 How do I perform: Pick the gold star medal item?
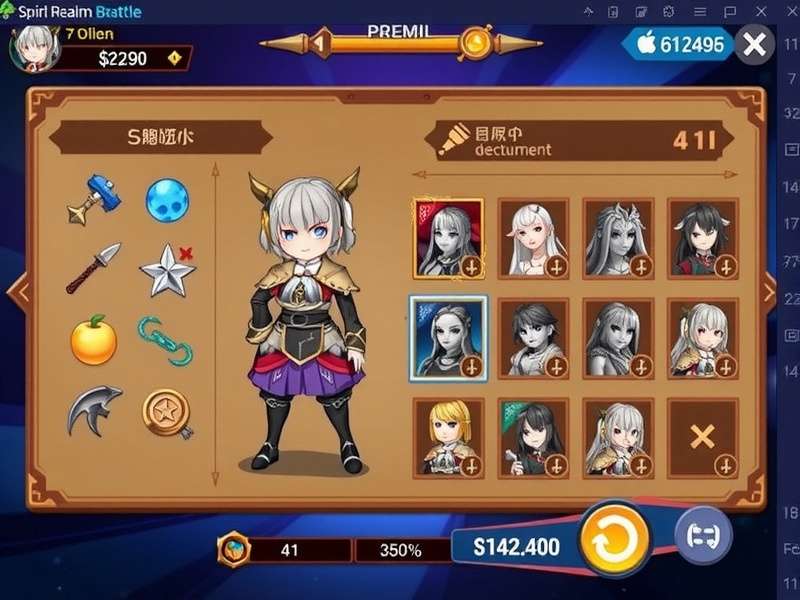pyautogui.click(x=166, y=410)
